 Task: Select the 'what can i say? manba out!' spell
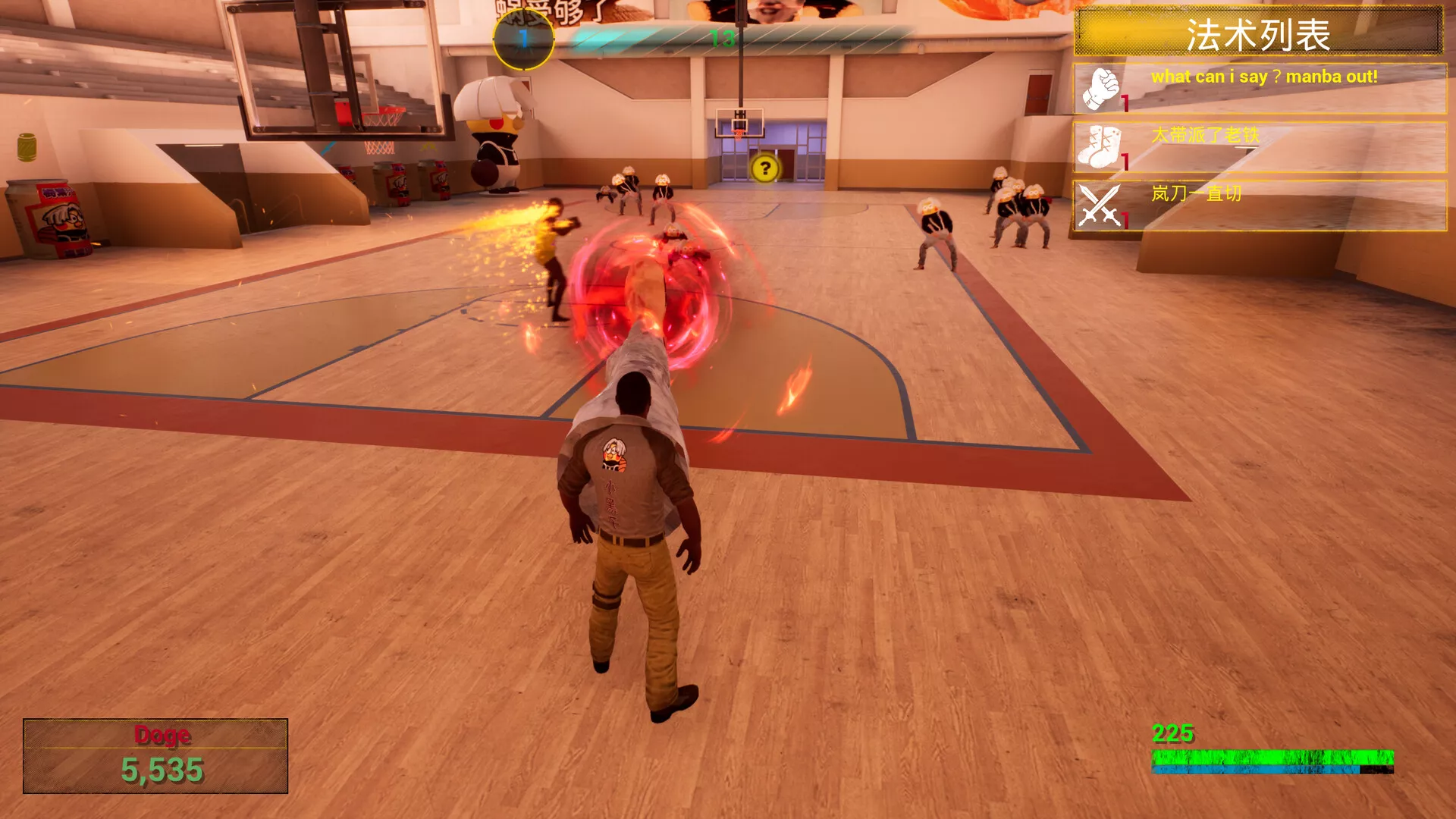1259,89
